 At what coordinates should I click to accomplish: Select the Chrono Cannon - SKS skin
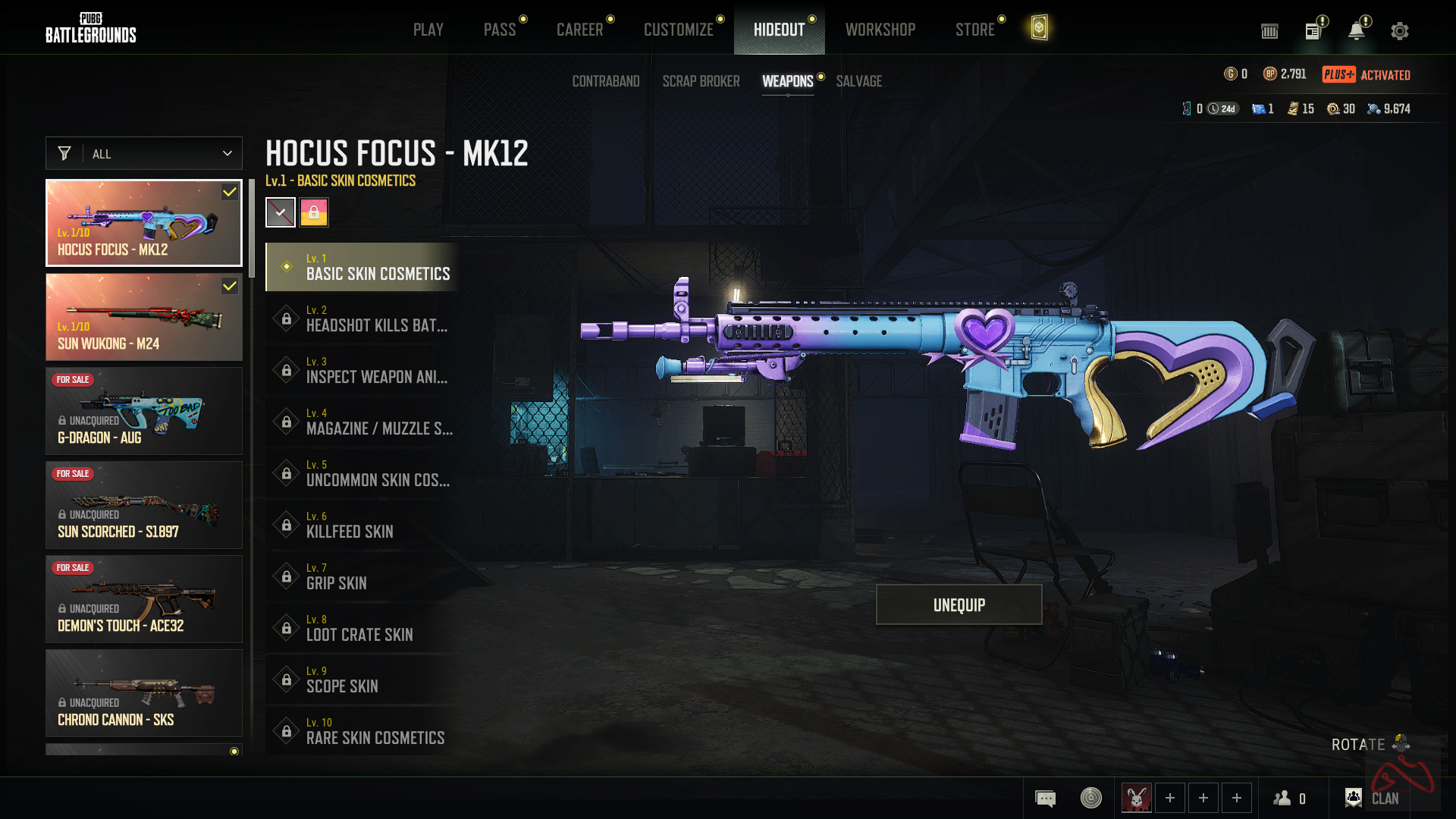coord(144,693)
